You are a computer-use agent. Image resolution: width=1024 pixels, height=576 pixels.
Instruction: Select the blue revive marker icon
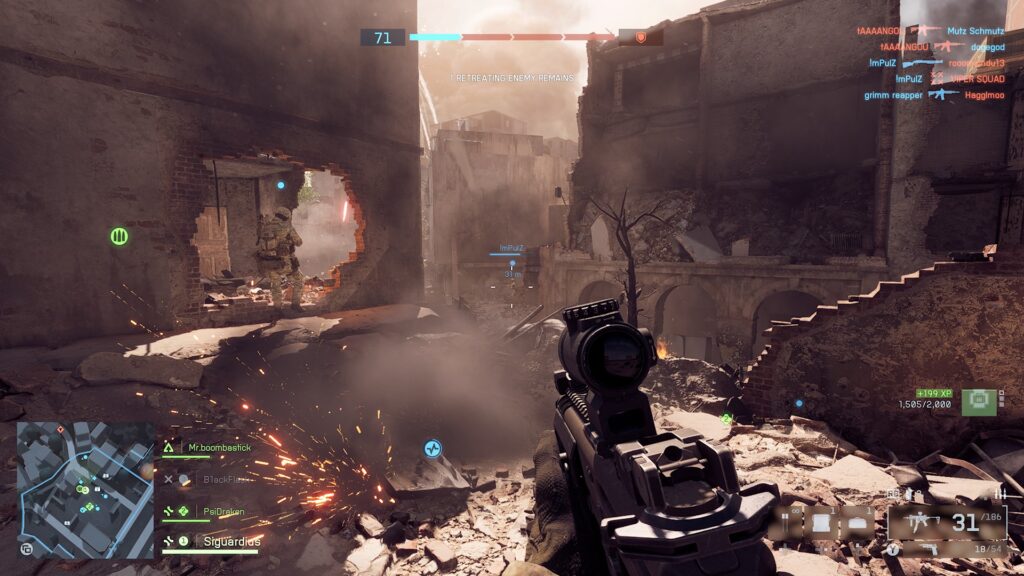432,449
